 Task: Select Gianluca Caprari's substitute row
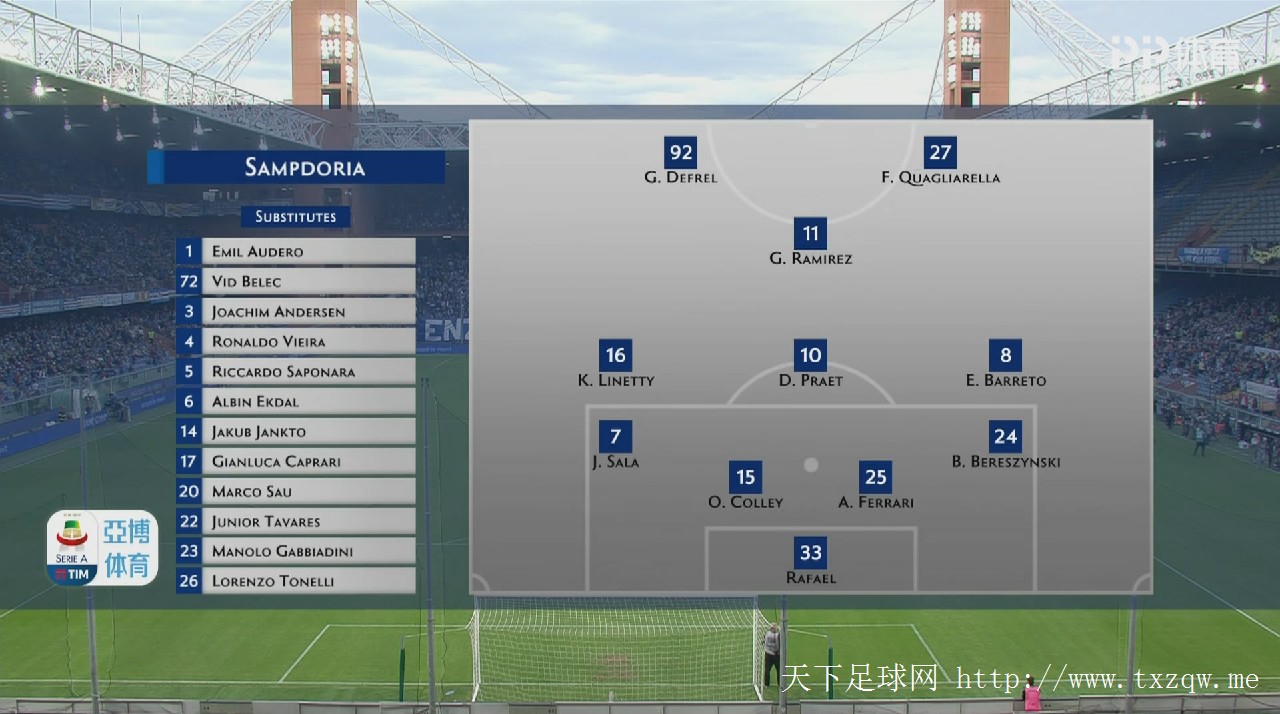[x=296, y=461]
